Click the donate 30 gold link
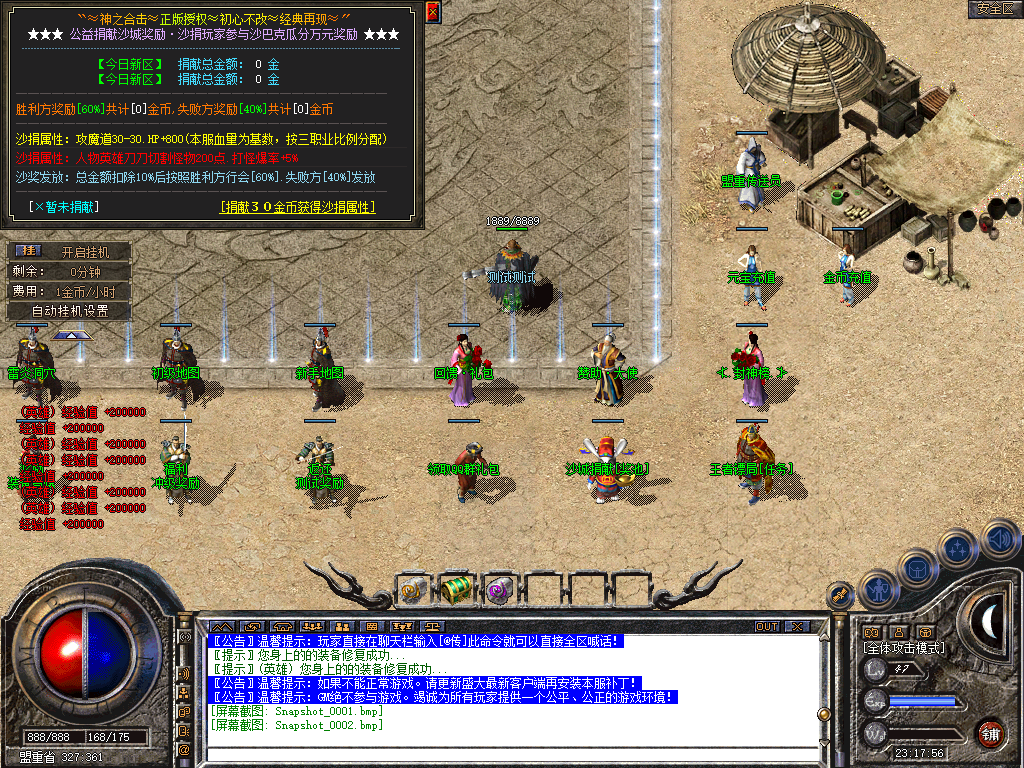Screen dimensions: 1024x768 [297, 207]
